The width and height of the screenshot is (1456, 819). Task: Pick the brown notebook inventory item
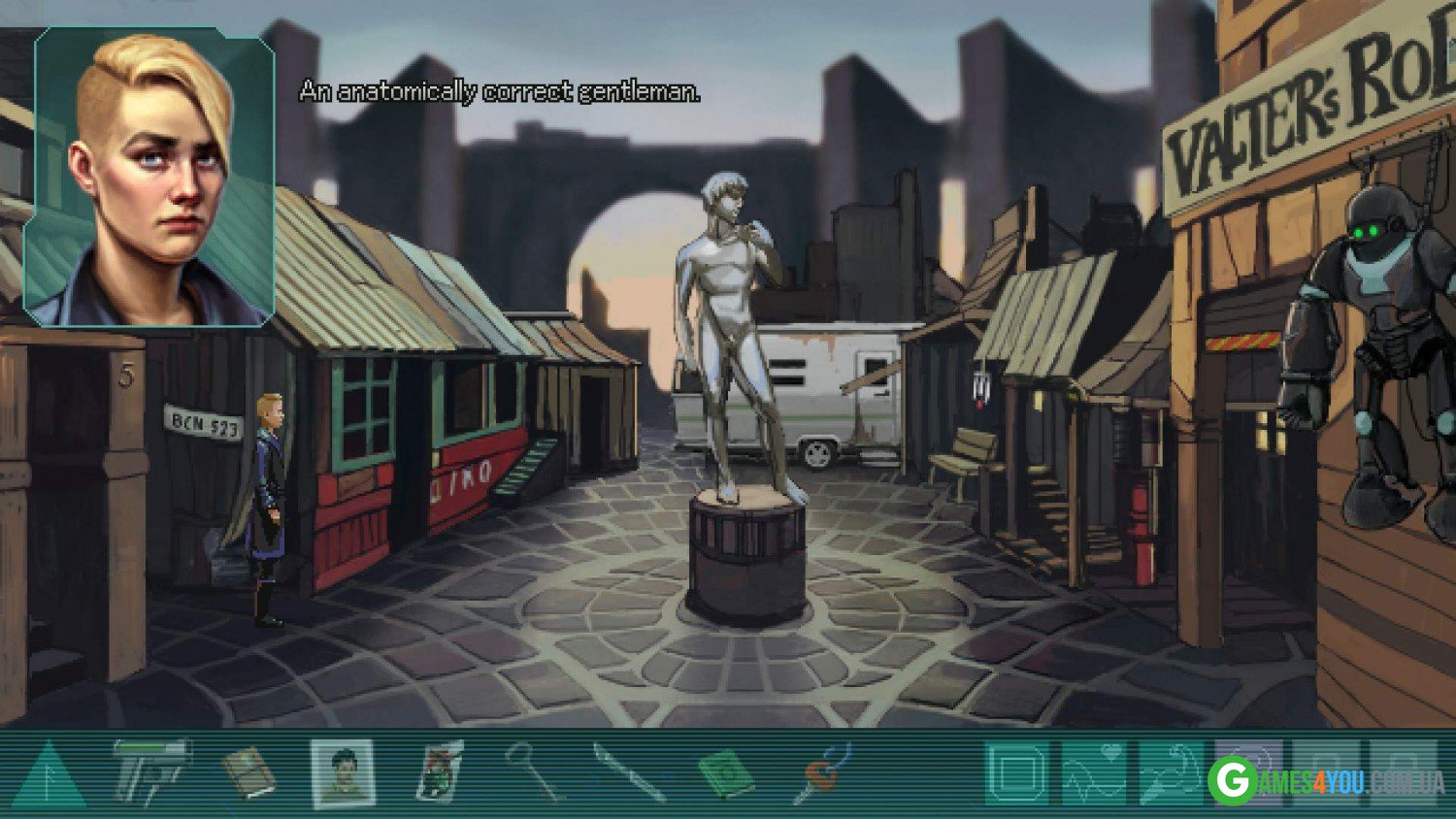pyautogui.click(x=248, y=773)
